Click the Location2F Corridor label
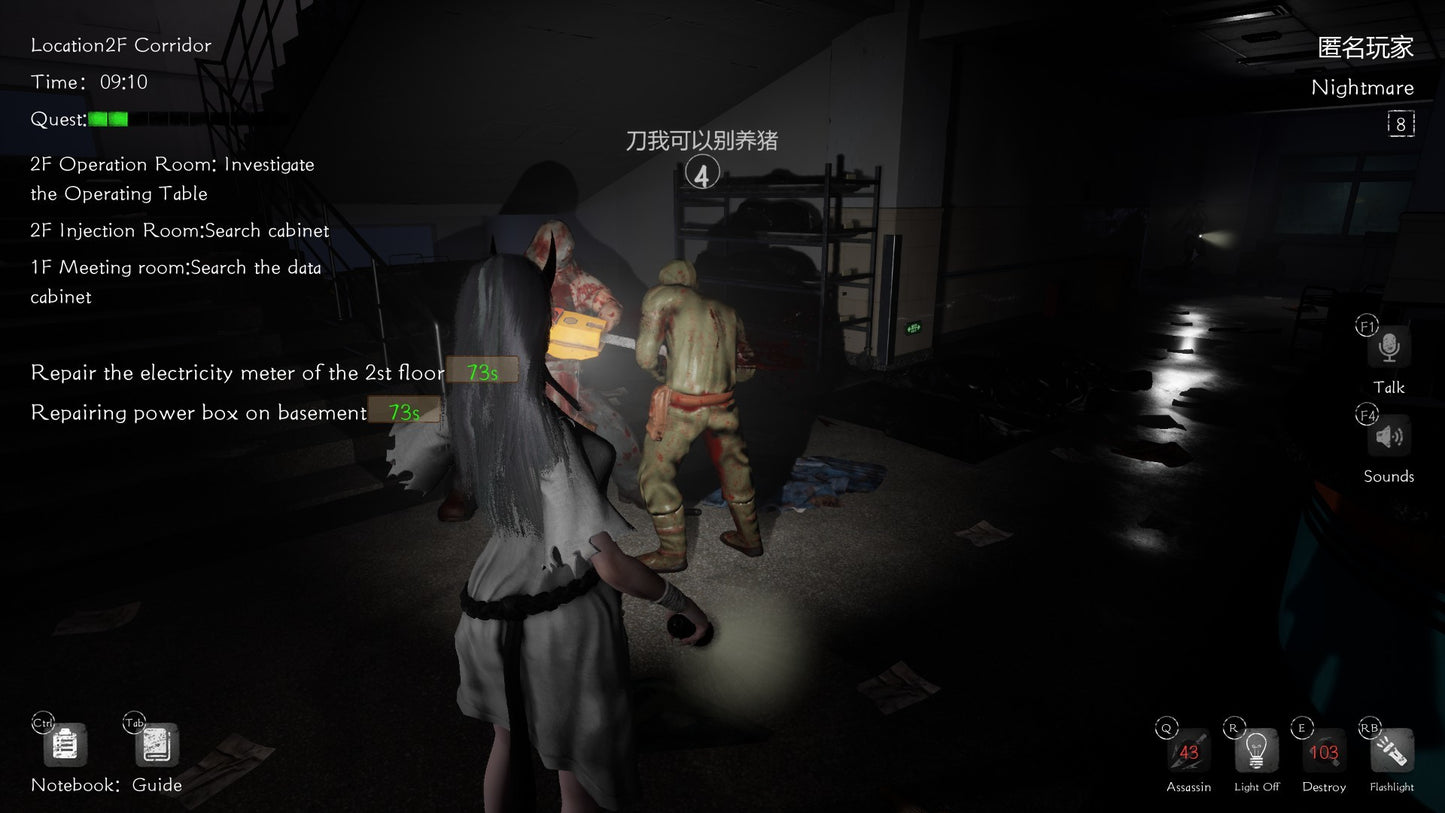Screen dimensions: 1445x813 (x=121, y=45)
